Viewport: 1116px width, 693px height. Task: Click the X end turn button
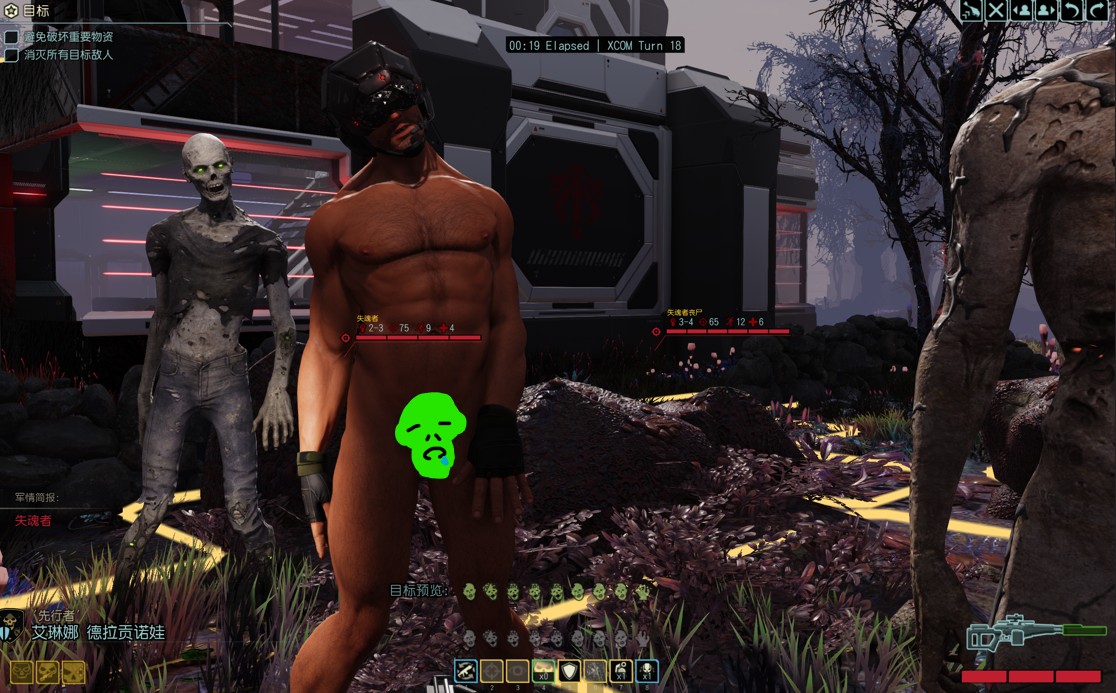[x=997, y=11]
